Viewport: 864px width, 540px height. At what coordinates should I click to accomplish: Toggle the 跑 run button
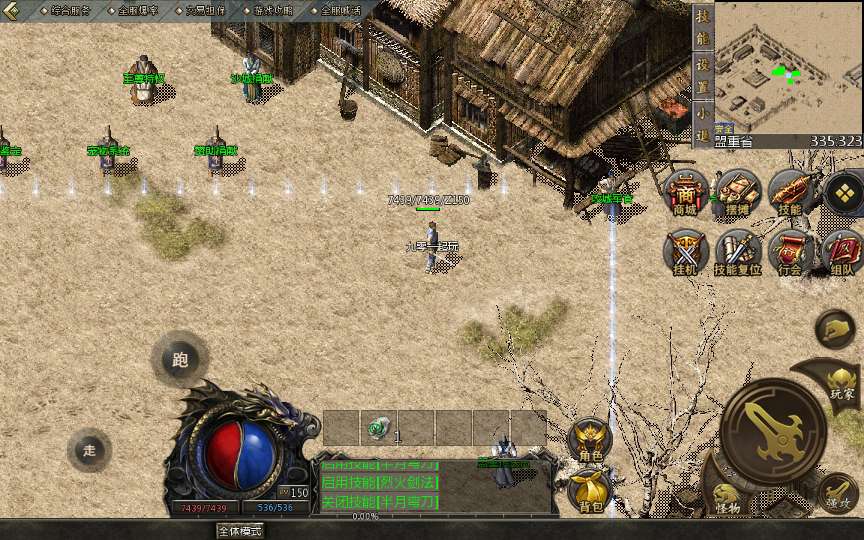click(x=180, y=360)
